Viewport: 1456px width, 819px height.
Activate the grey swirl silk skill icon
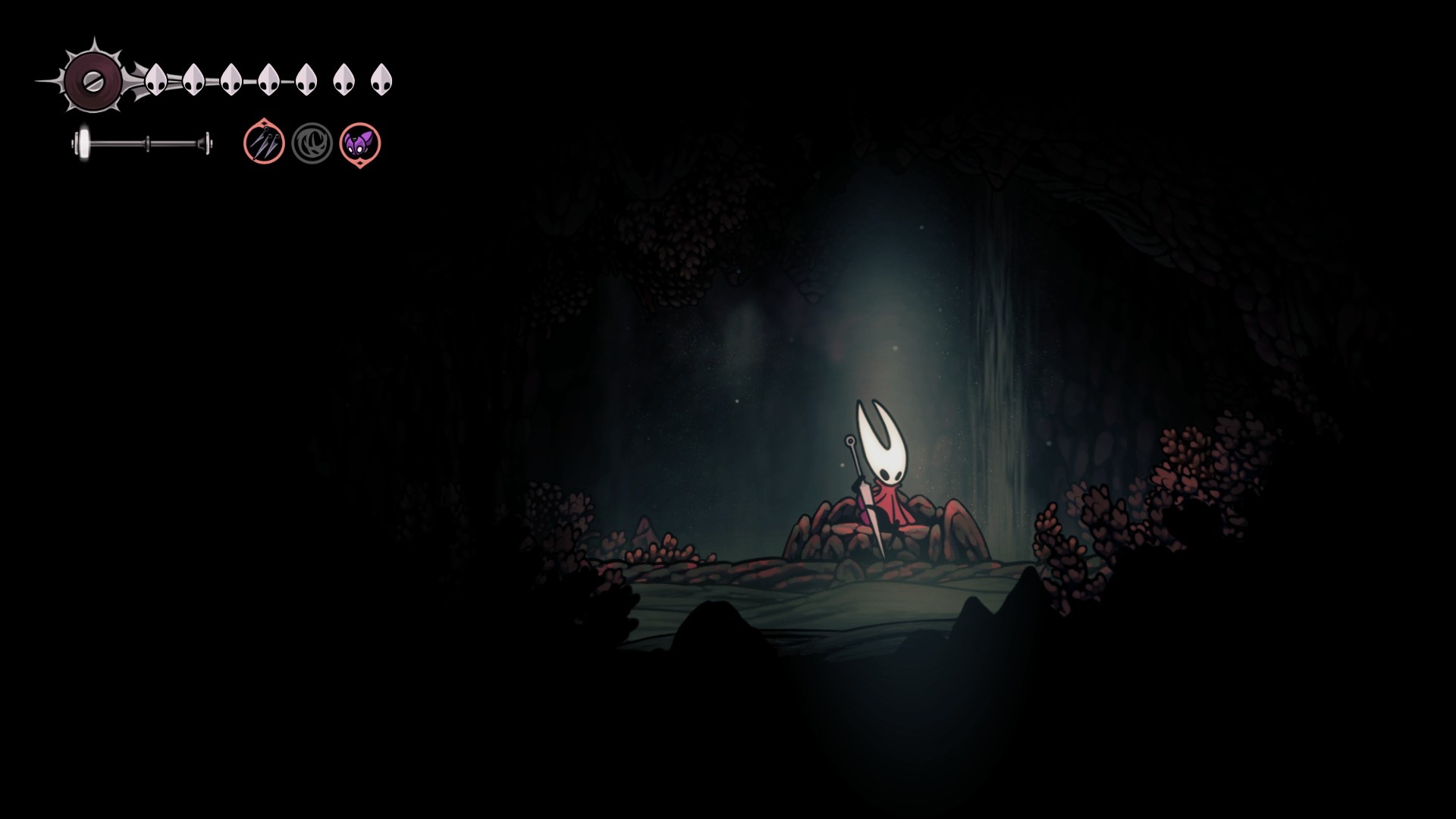[x=312, y=143]
